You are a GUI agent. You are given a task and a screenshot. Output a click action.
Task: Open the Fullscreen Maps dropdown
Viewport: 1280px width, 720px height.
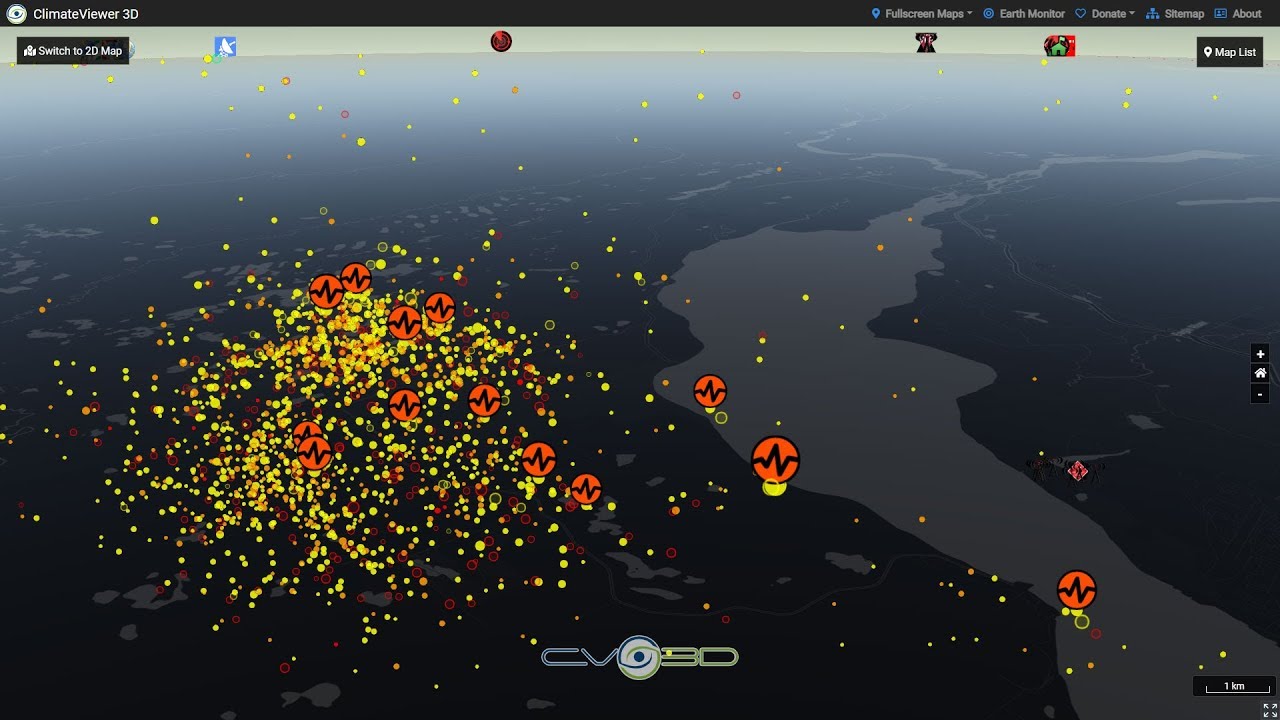(921, 14)
